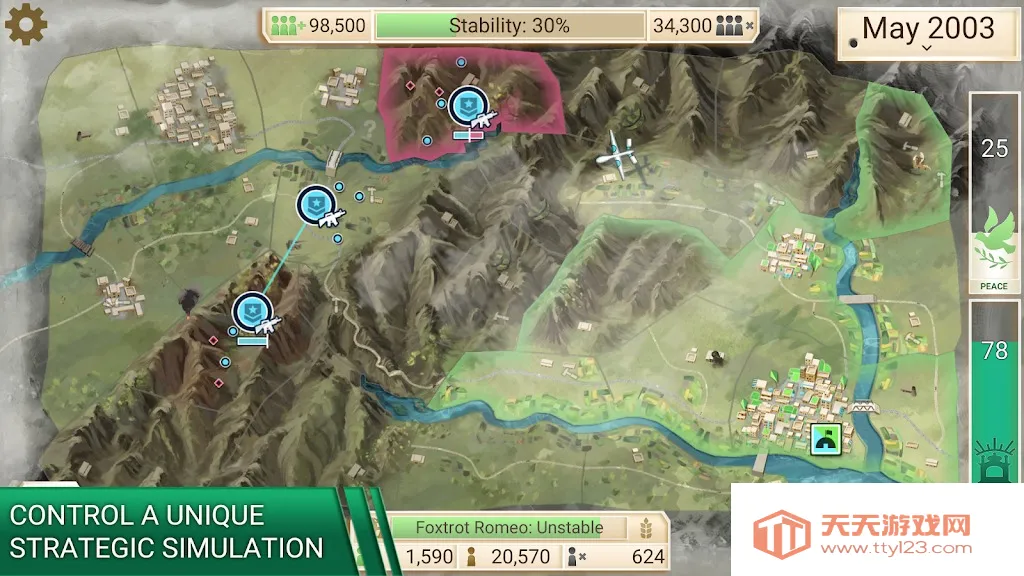
Task: Show the Peace meter details
Action: [x=994, y=193]
